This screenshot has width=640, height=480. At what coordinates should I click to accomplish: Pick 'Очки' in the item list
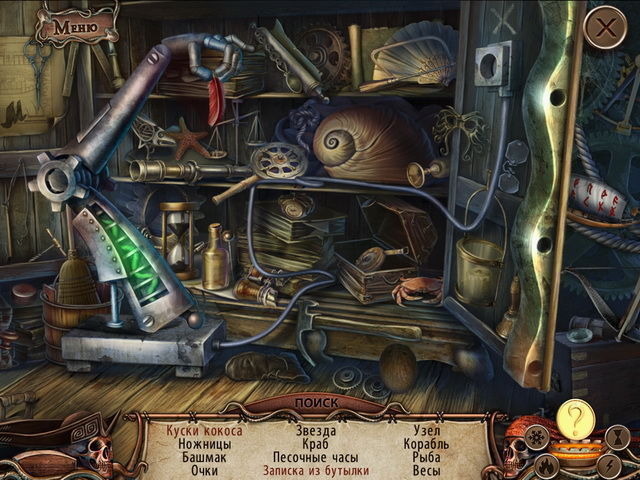click(x=204, y=470)
